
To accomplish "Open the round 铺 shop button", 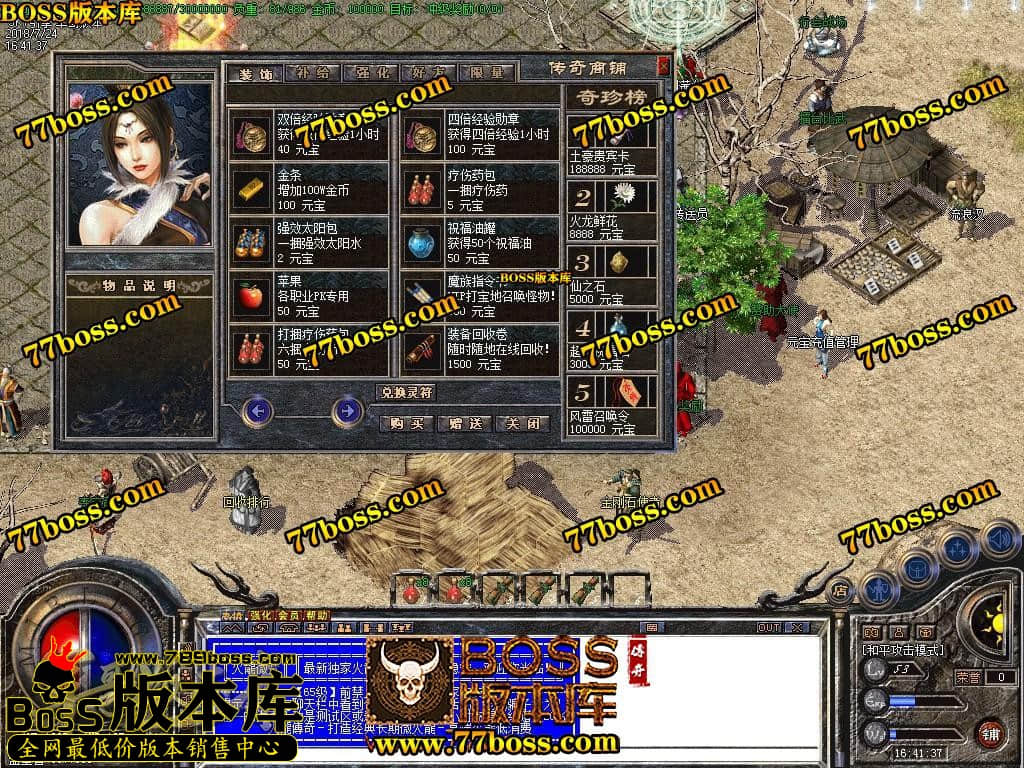I will tap(990, 731).
